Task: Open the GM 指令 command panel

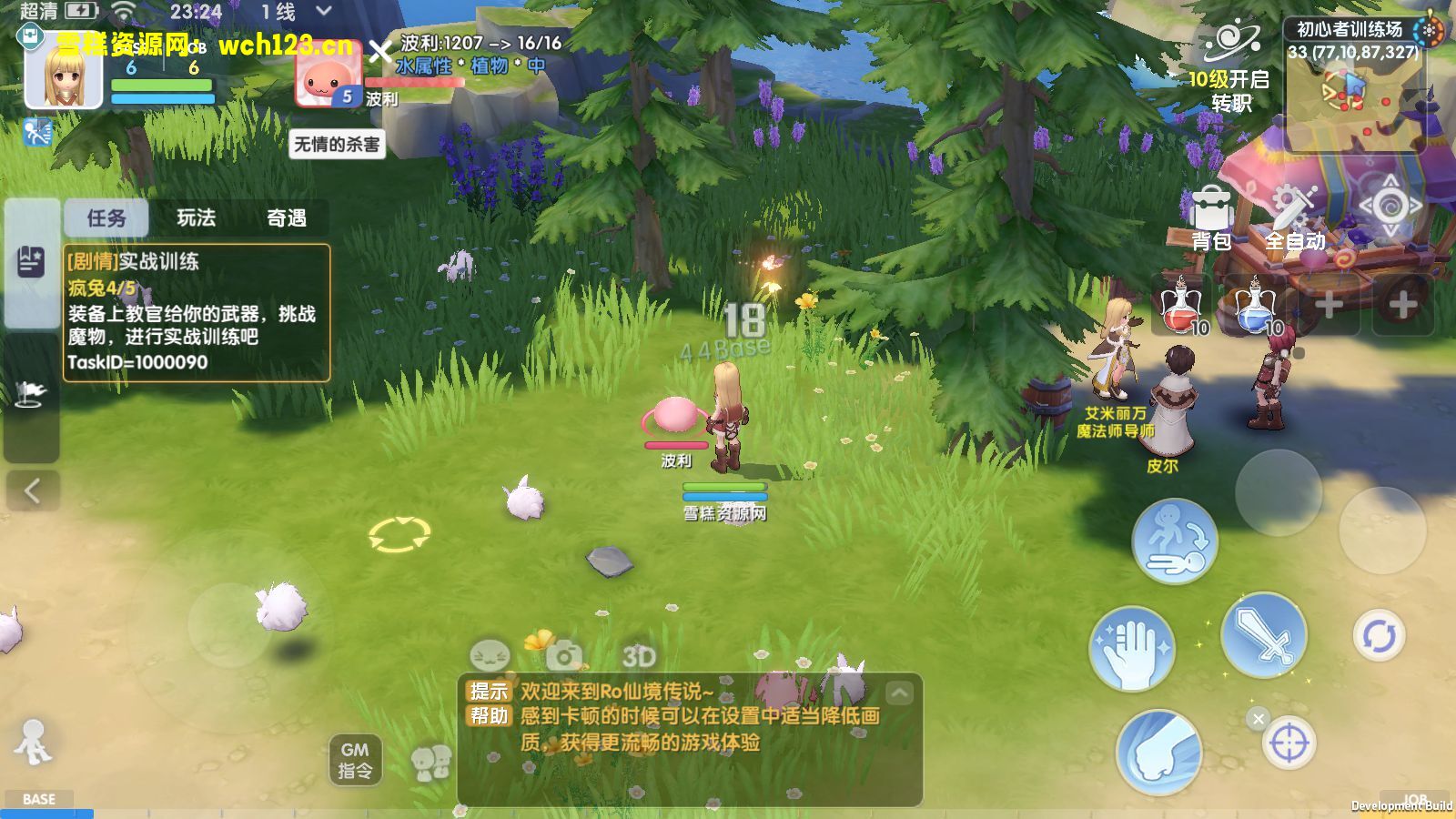Action: point(355,760)
